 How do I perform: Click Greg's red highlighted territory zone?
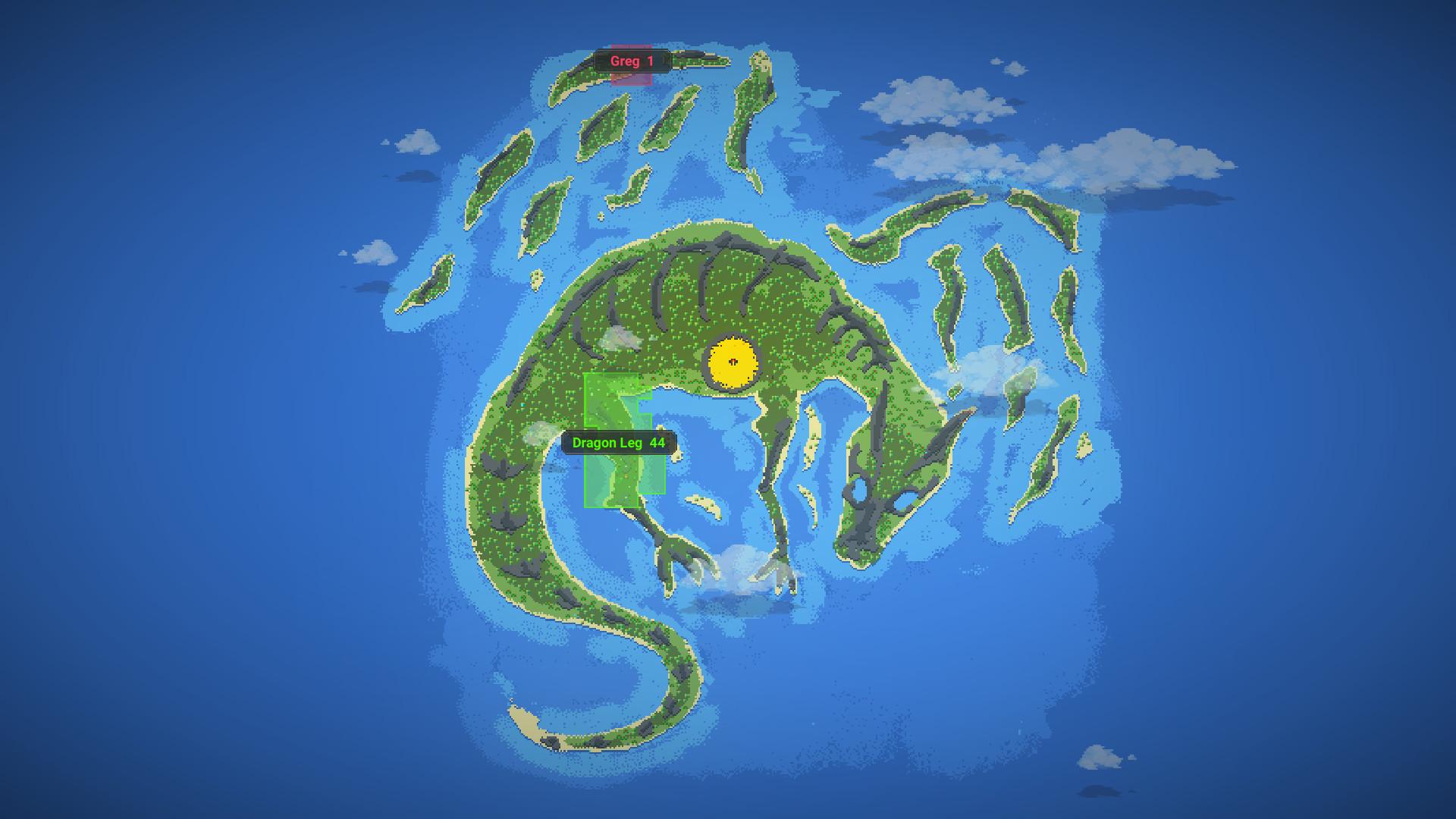coord(629,80)
